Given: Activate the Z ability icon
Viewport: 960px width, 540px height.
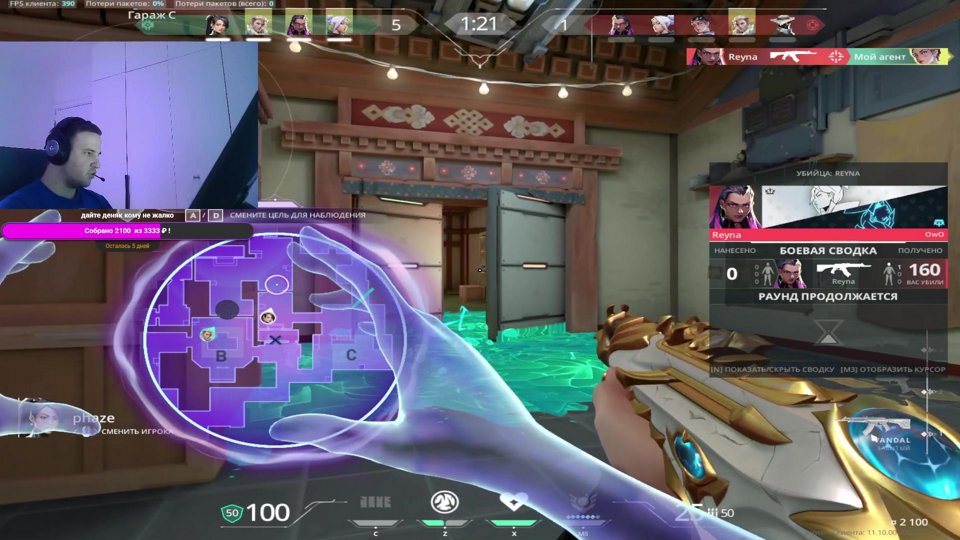Looking at the screenshot, I should (x=444, y=503).
